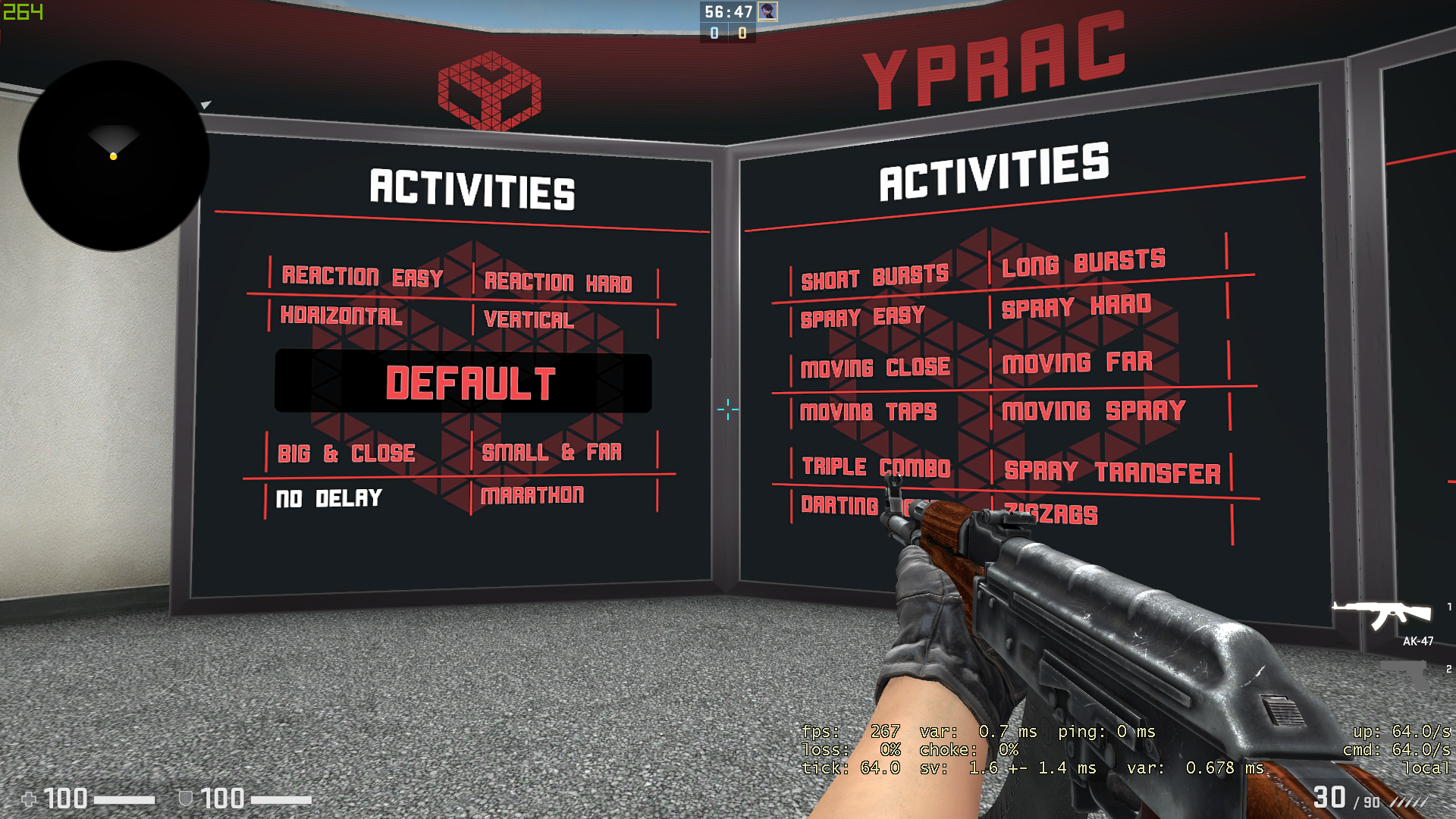Choose the Moving Close activity
The width and height of the screenshot is (1456, 819).
coord(875,368)
